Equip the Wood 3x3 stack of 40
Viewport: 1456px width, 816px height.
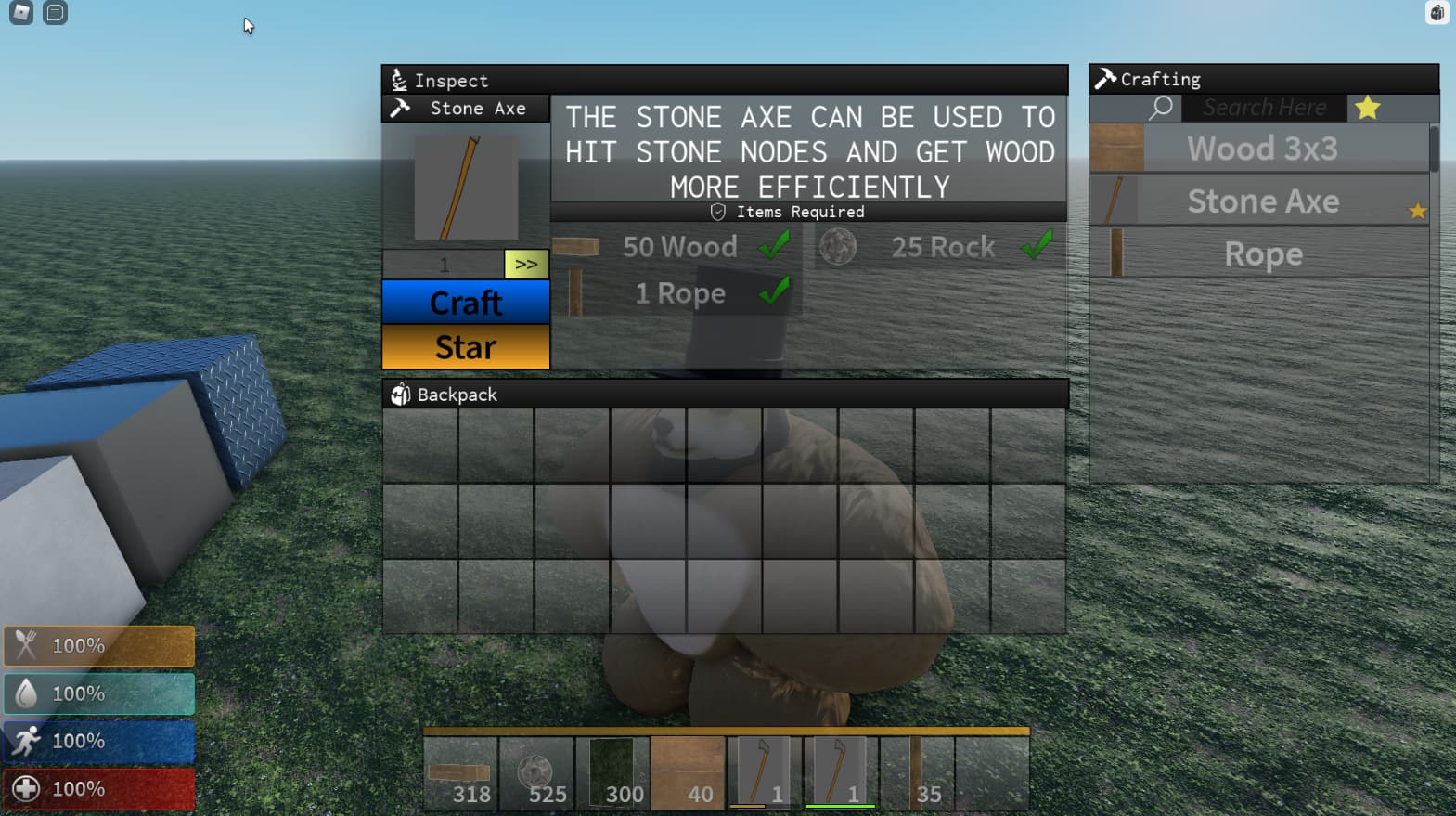[688, 773]
